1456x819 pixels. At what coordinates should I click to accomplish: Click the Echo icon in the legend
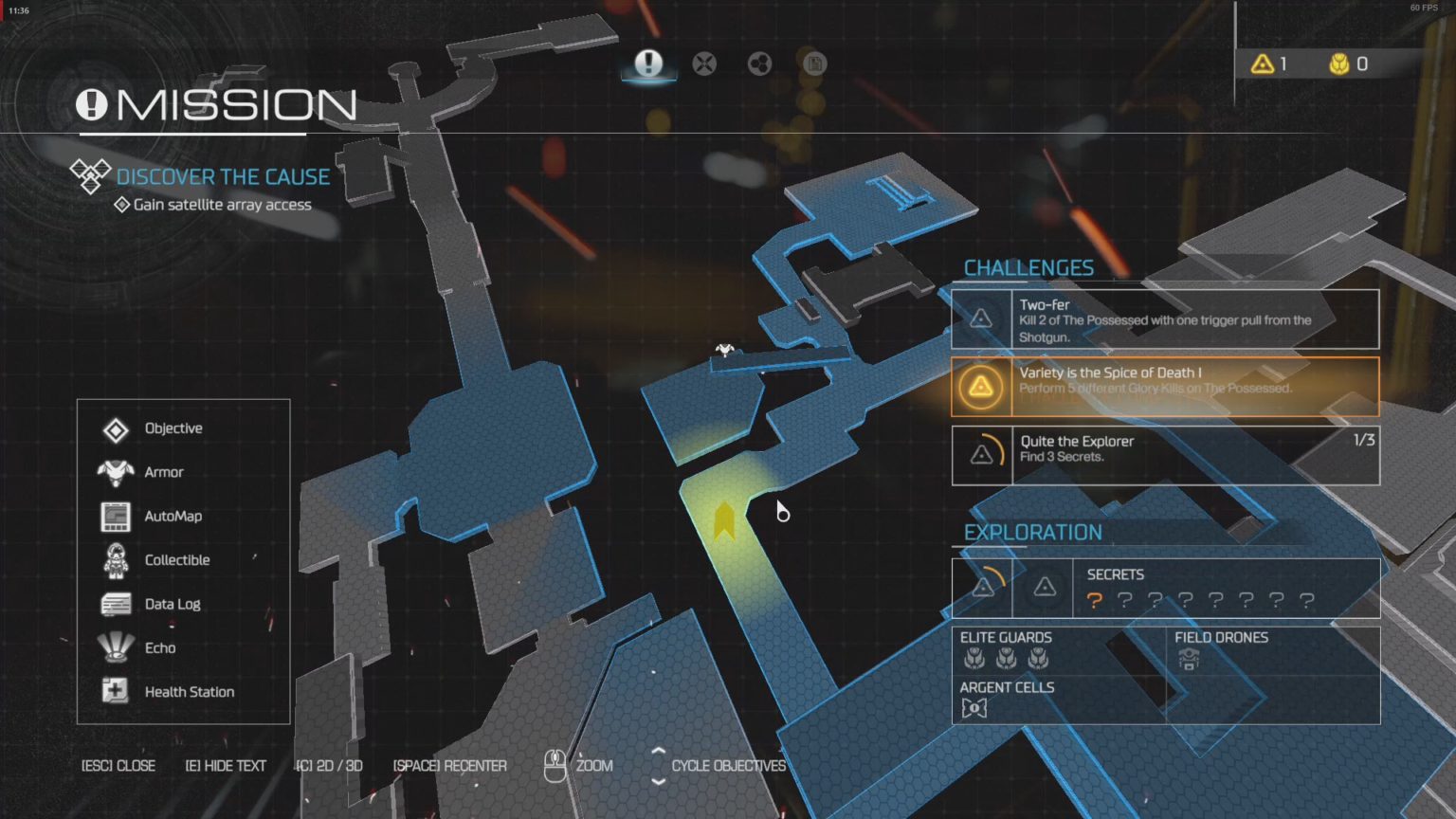tap(114, 647)
